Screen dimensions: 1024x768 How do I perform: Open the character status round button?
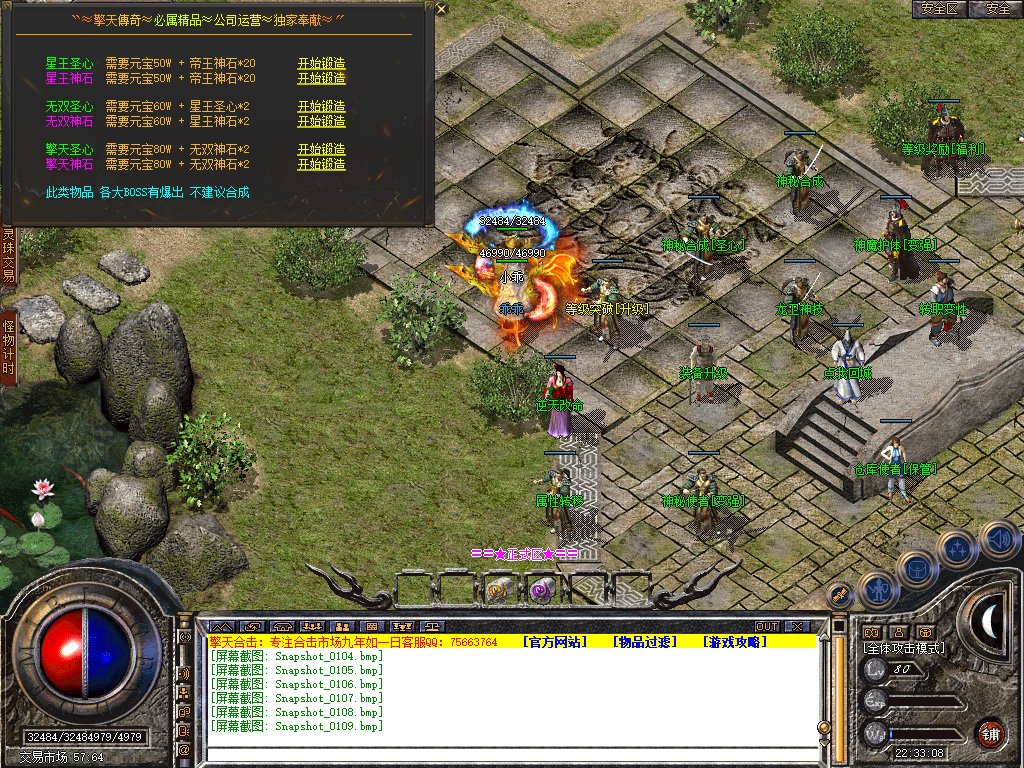(876, 589)
